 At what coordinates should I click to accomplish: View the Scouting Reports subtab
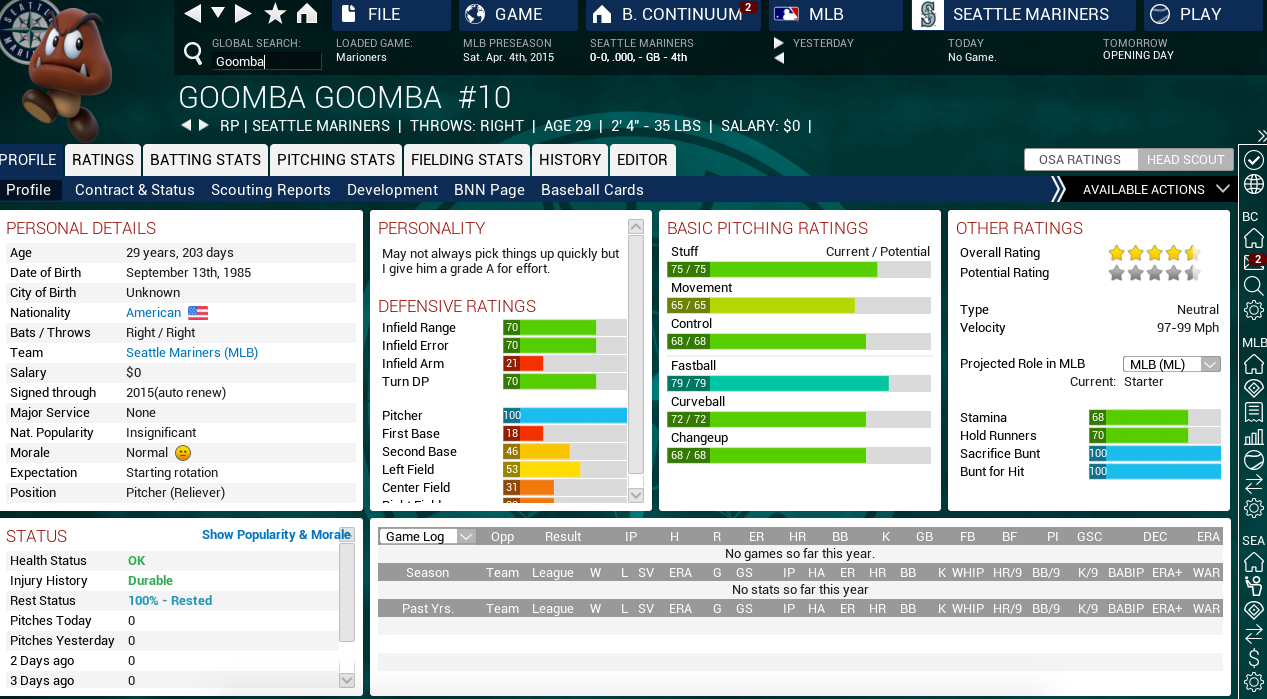tap(271, 190)
